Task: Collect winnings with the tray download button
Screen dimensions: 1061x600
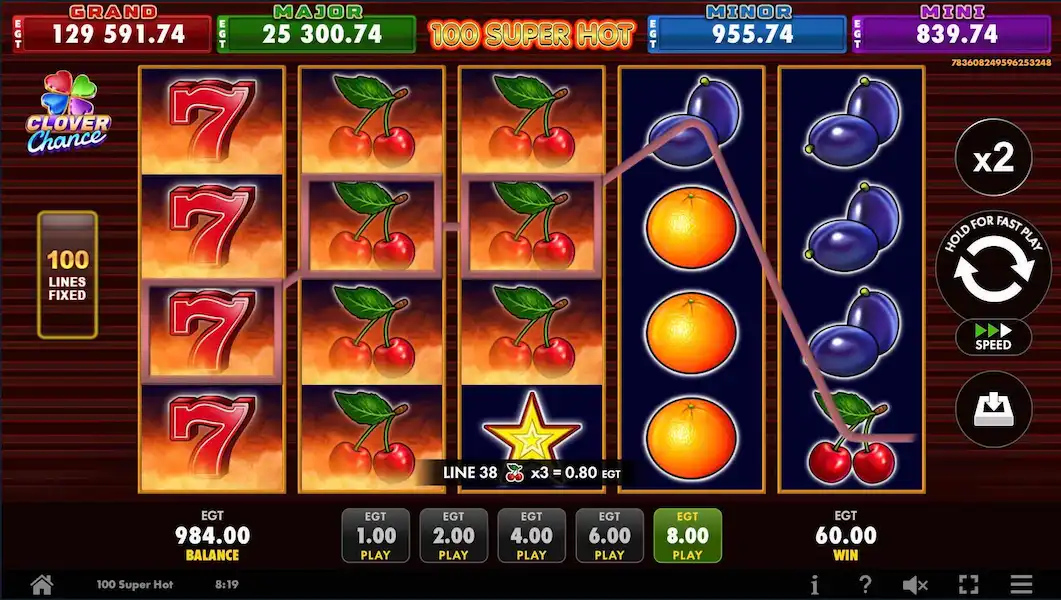Action: click(x=993, y=408)
